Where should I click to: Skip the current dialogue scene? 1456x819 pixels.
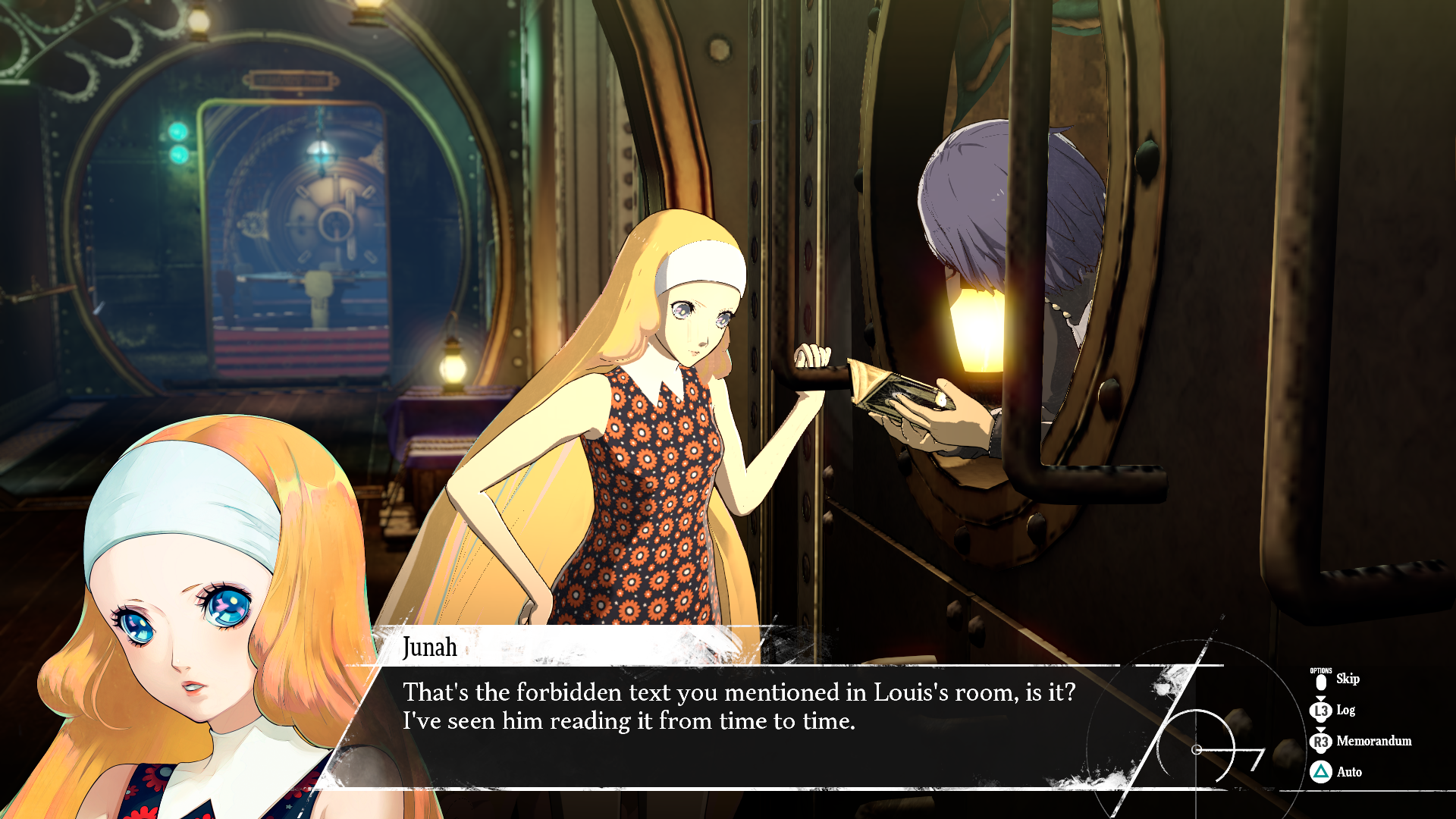pos(1345,679)
